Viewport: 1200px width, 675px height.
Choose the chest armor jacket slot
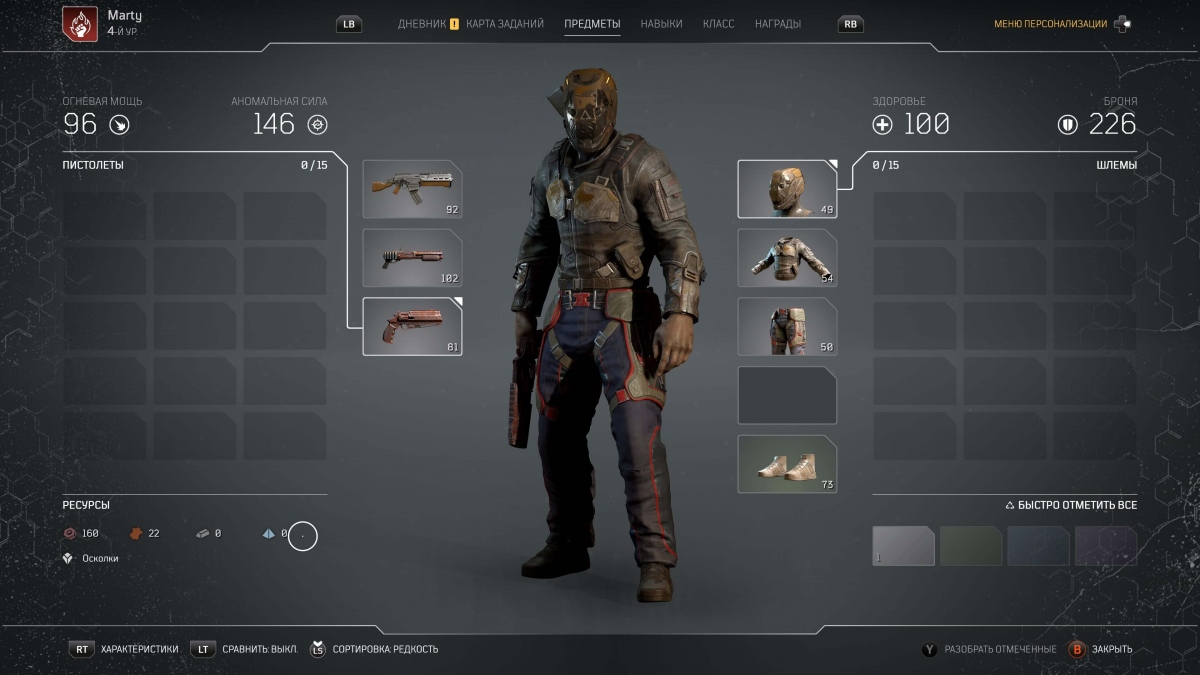pyautogui.click(x=787, y=258)
